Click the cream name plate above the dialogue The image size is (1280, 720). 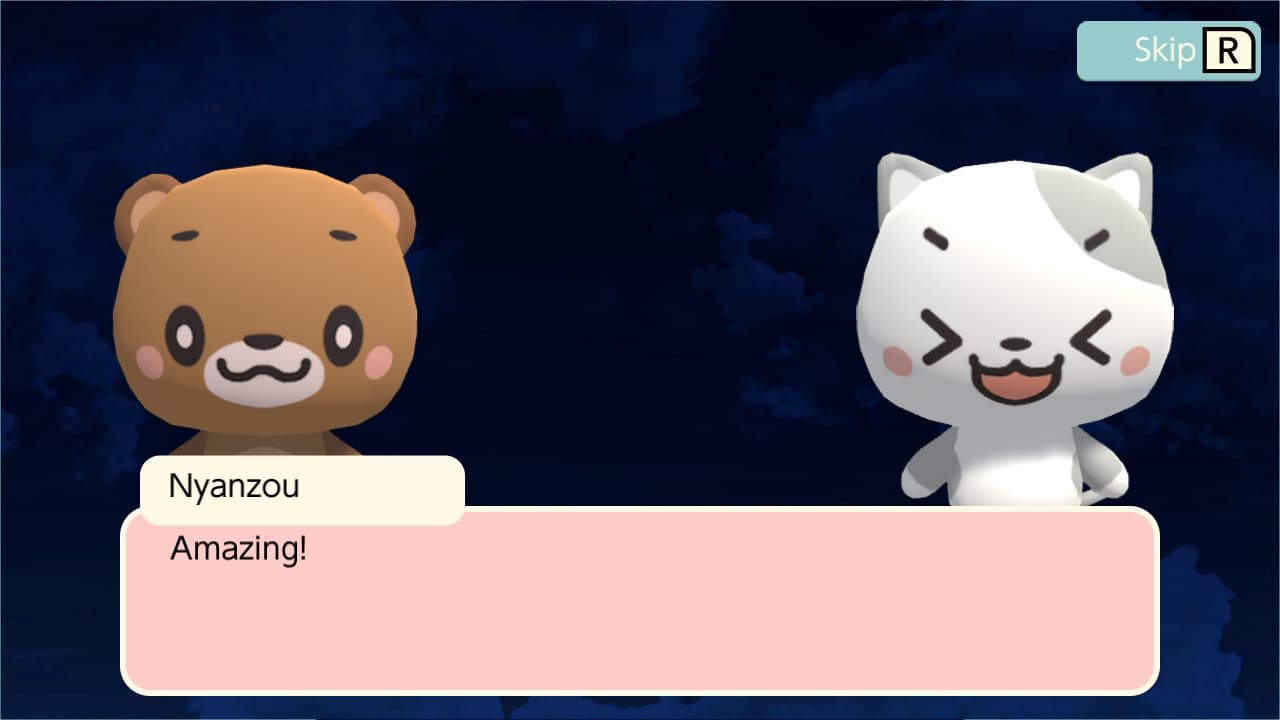point(300,489)
